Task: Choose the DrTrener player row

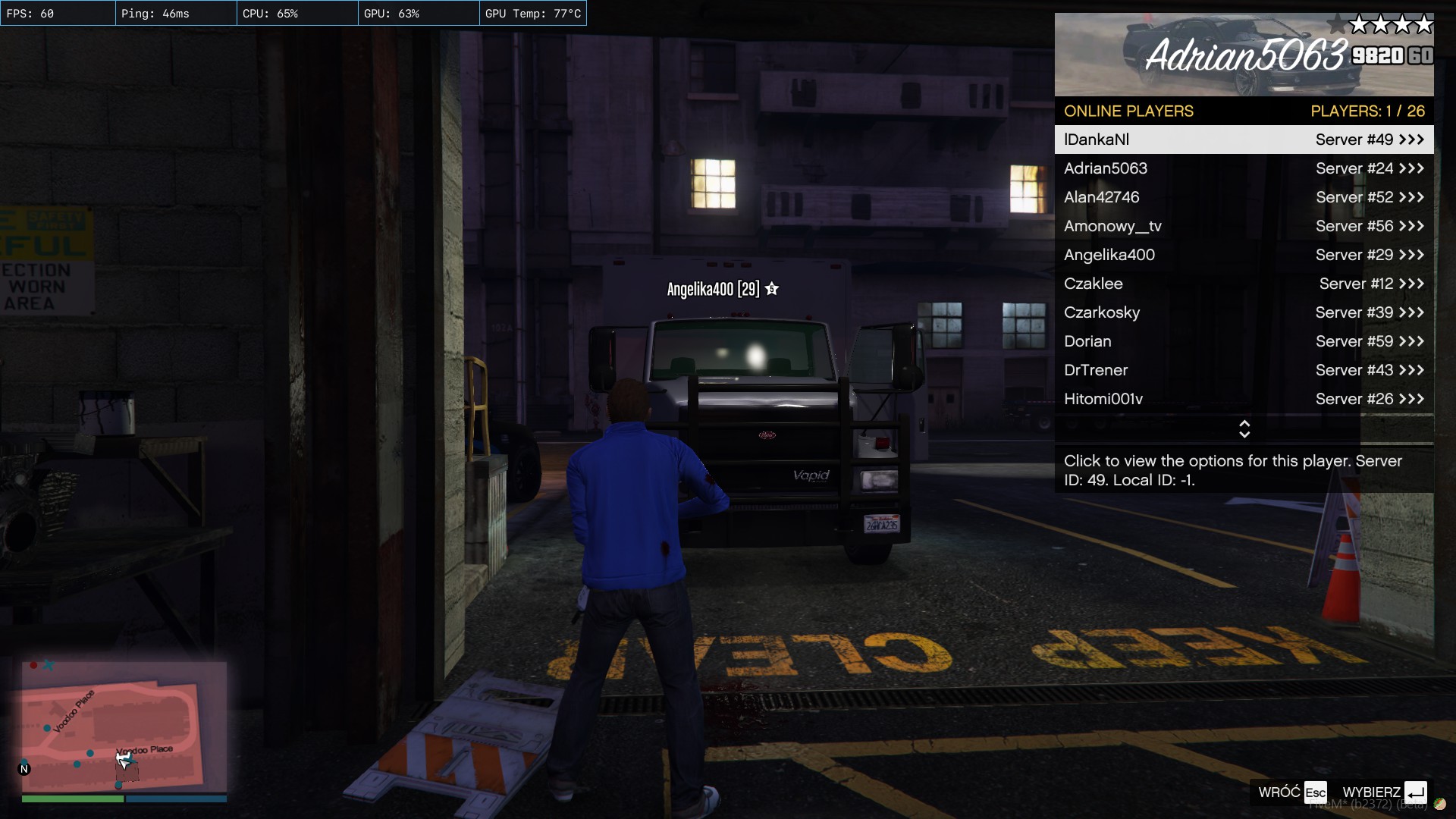Action: [x=1244, y=370]
